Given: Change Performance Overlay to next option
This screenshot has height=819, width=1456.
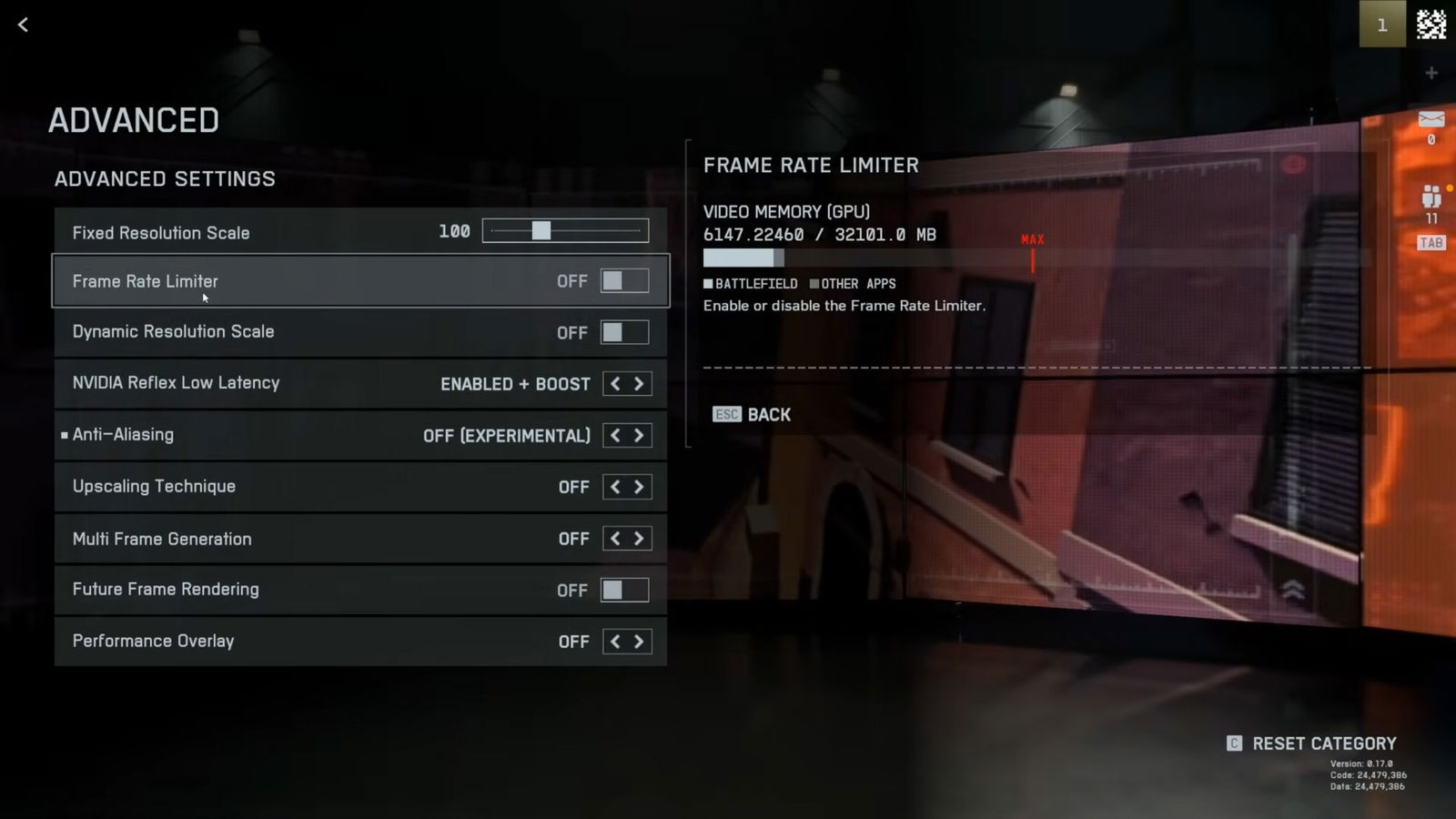Looking at the screenshot, I should 639,642.
